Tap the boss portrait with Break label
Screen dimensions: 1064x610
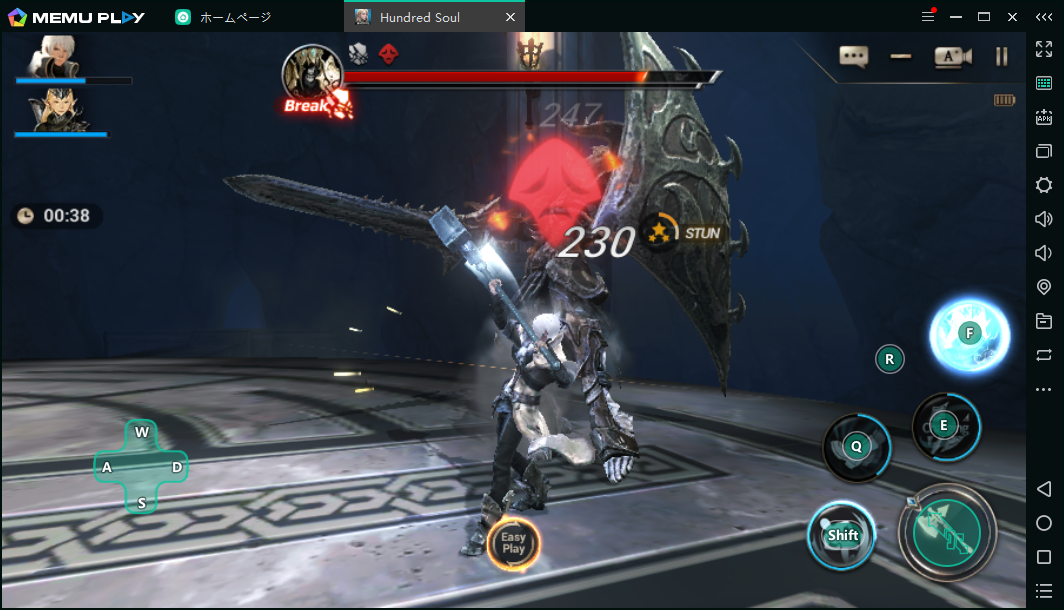coord(311,74)
